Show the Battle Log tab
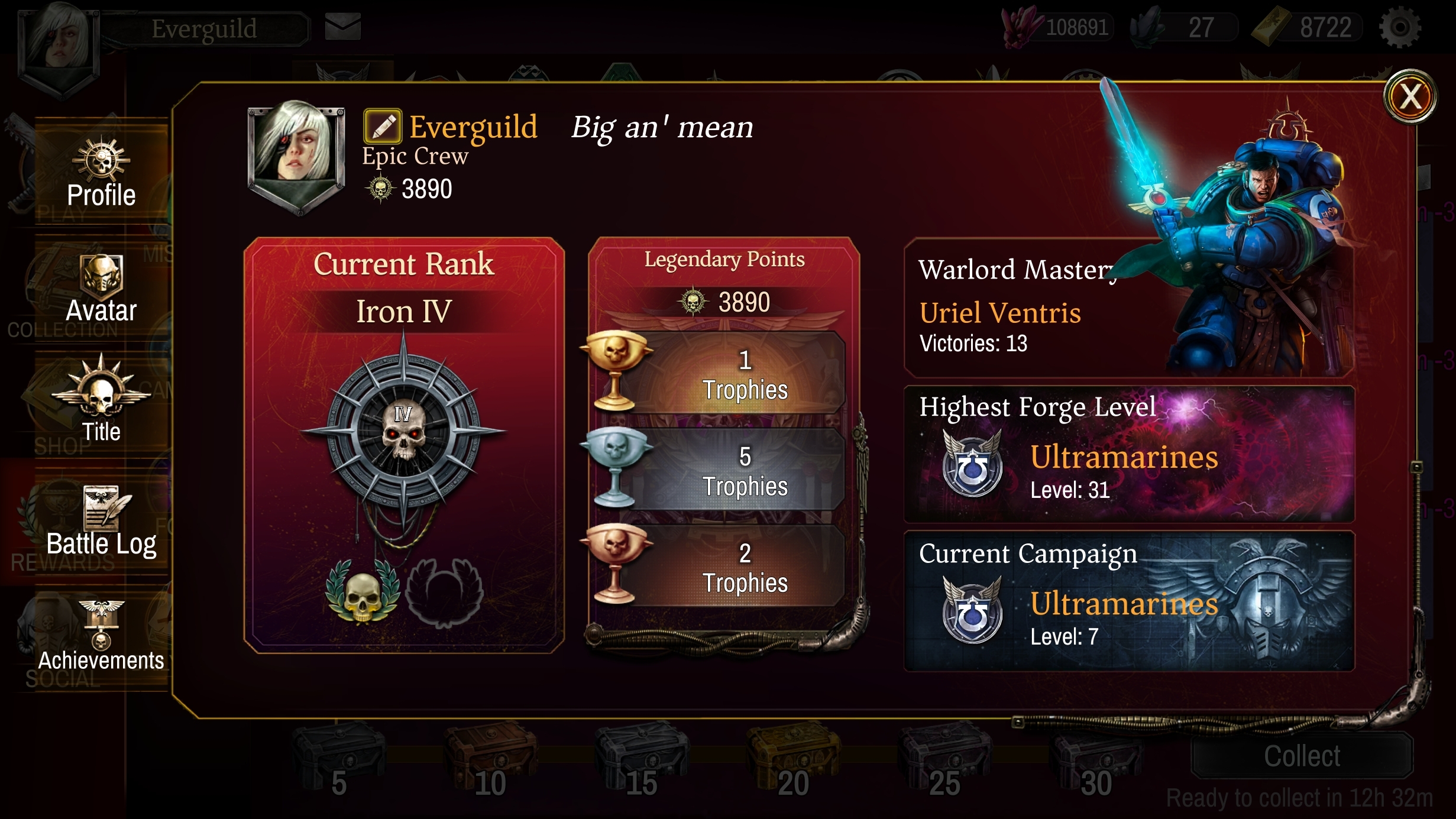 (x=101, y=522)
